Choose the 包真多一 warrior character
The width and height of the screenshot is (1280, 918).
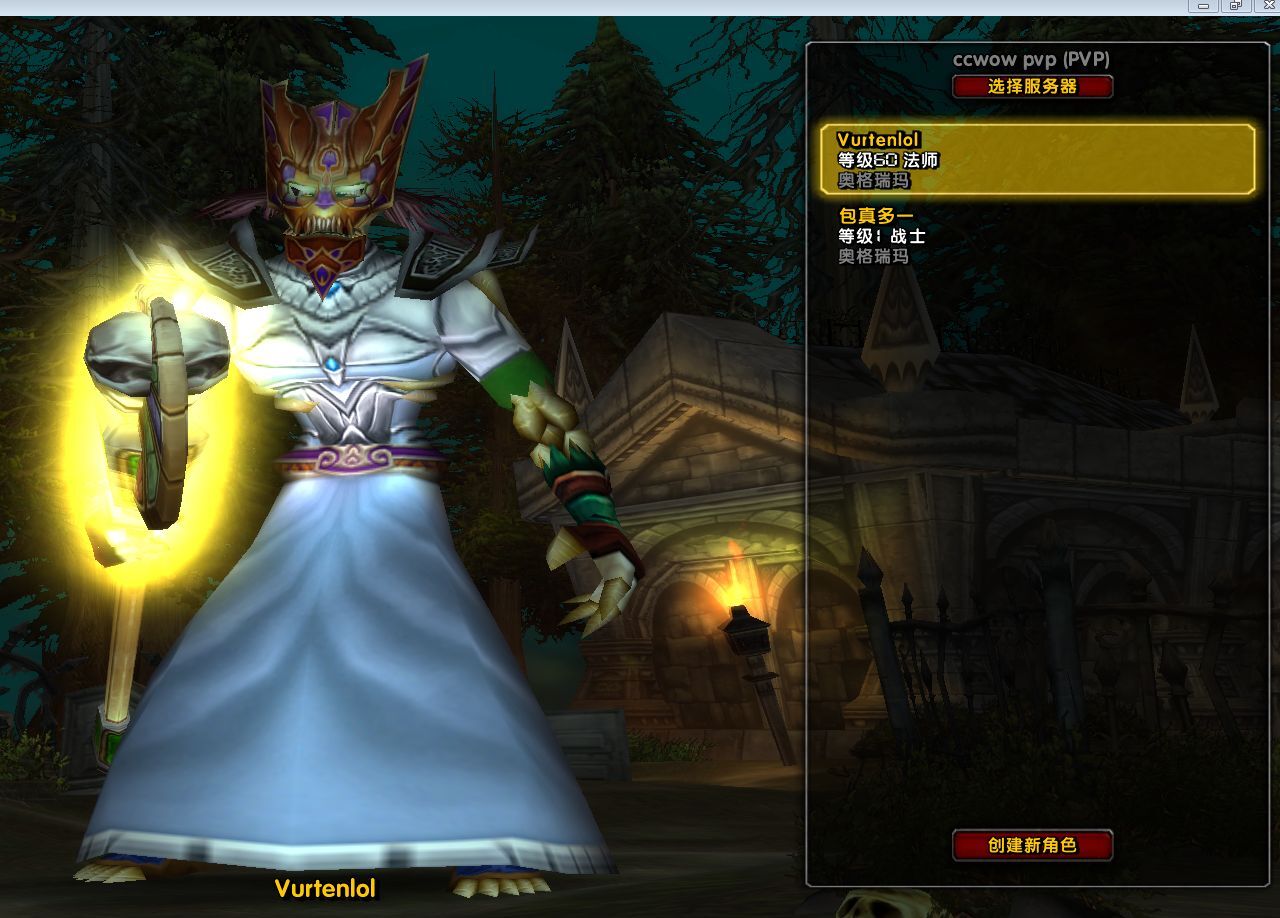1037,236
